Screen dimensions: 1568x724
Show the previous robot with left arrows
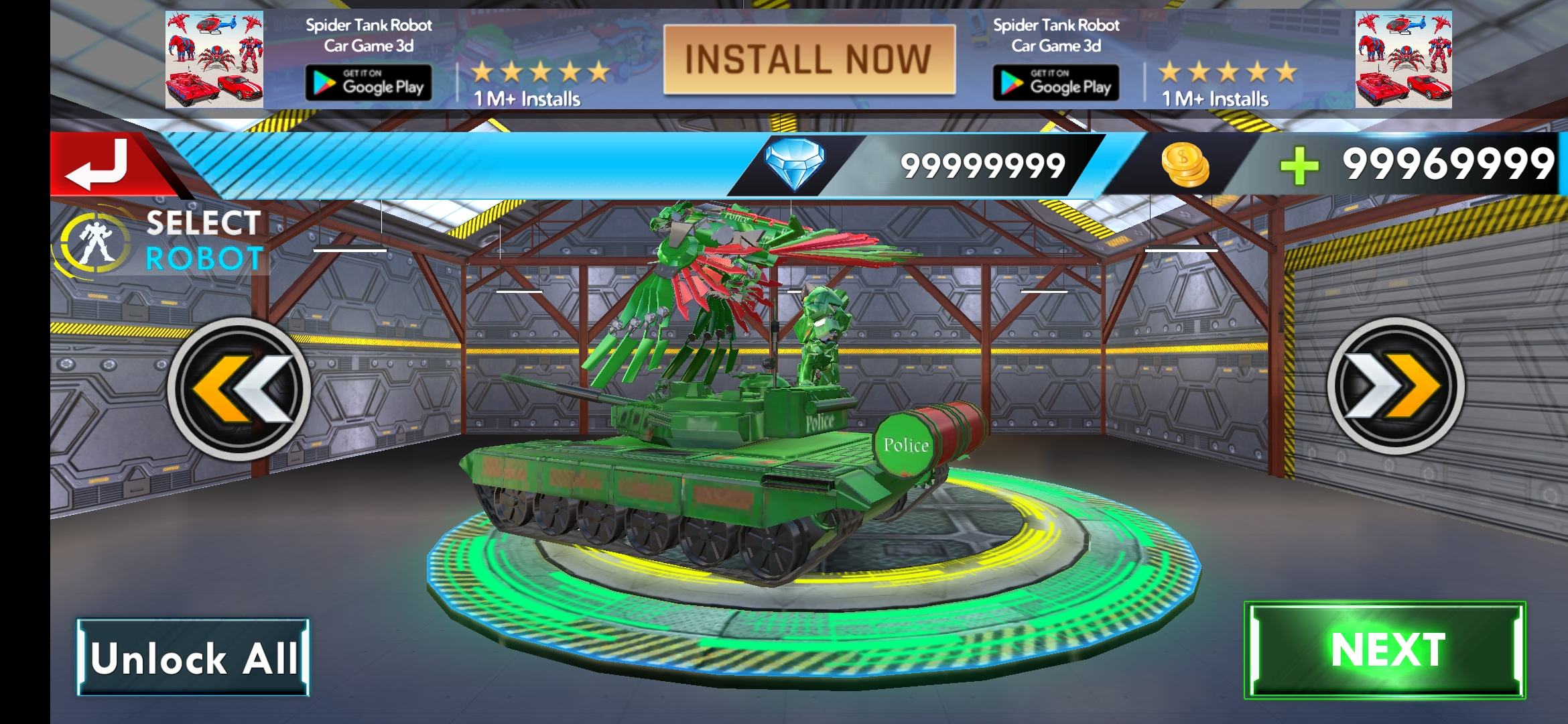pyautogui.click(x=239, y=389)
